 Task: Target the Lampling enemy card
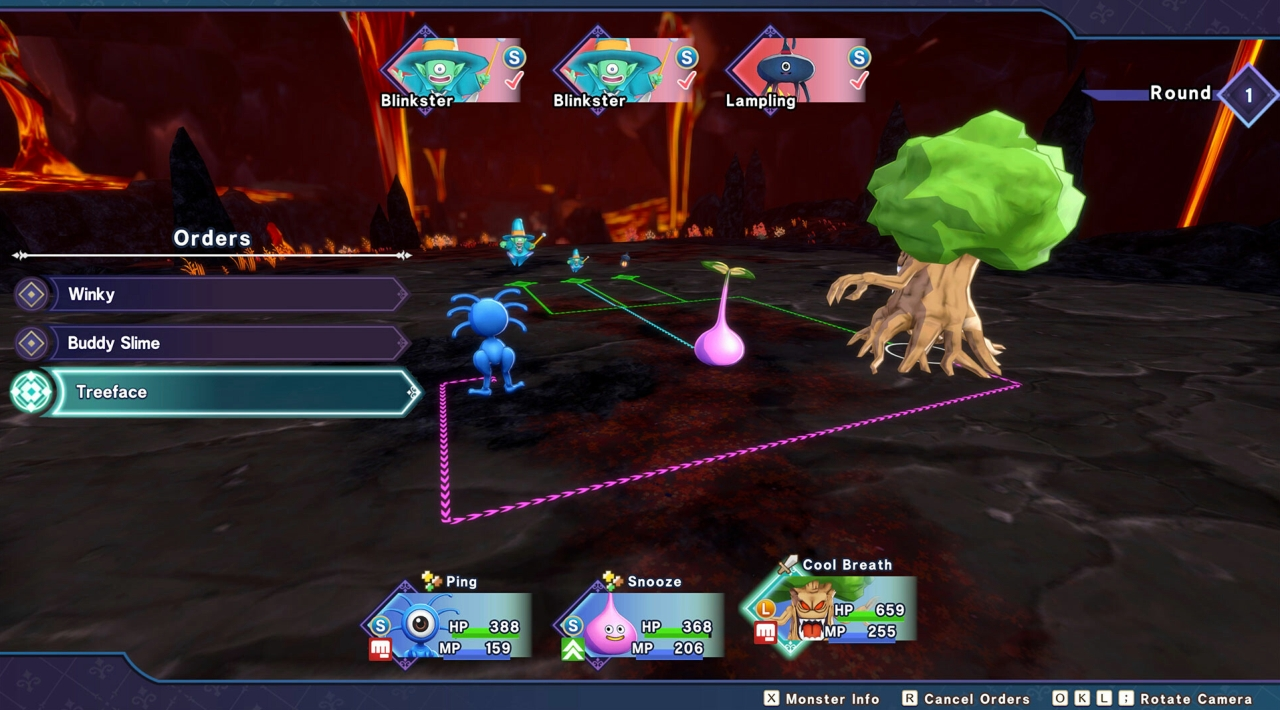click(x=797, y=70)
